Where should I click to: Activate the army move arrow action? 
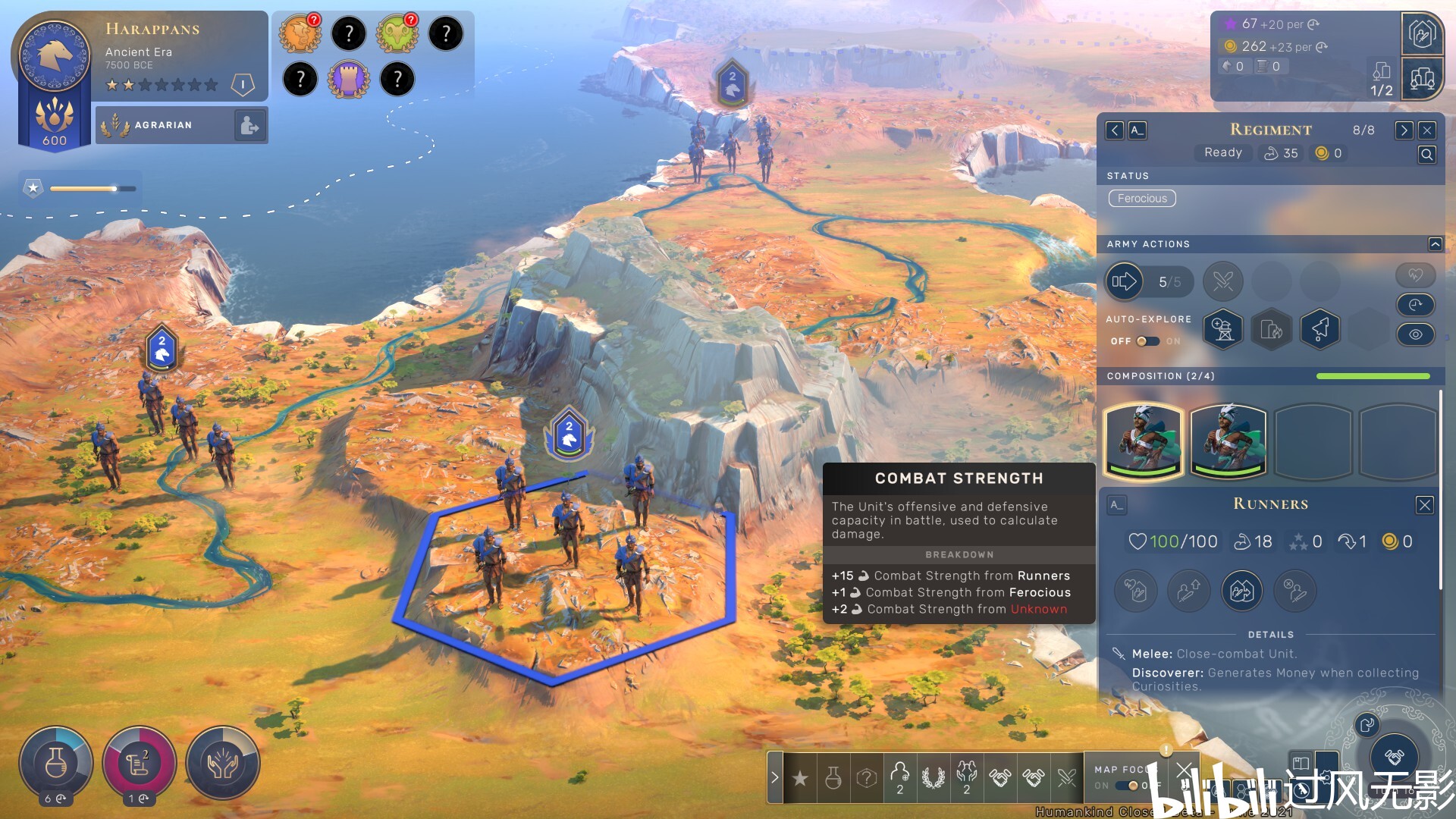coord(1124,282)
